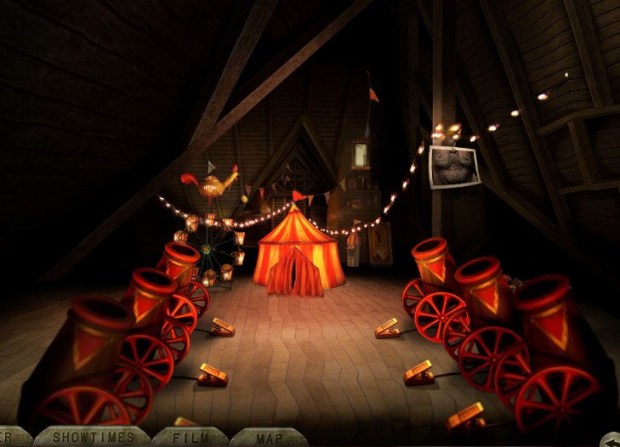The image size is (620, 447).
Task: Switch to the Map tab
Action: pos(267,437)
